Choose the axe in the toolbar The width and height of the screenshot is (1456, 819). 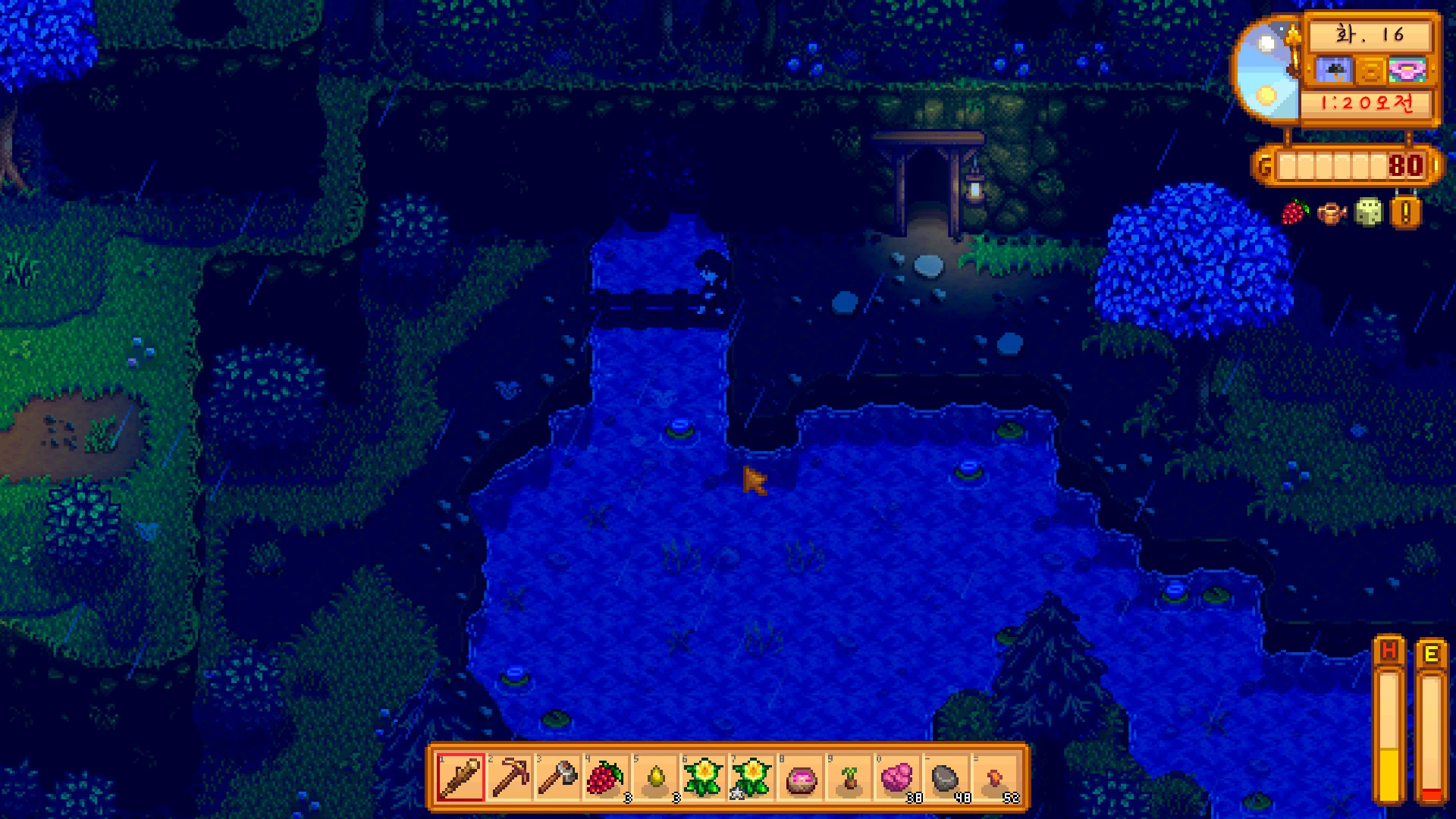pos(558,777)
